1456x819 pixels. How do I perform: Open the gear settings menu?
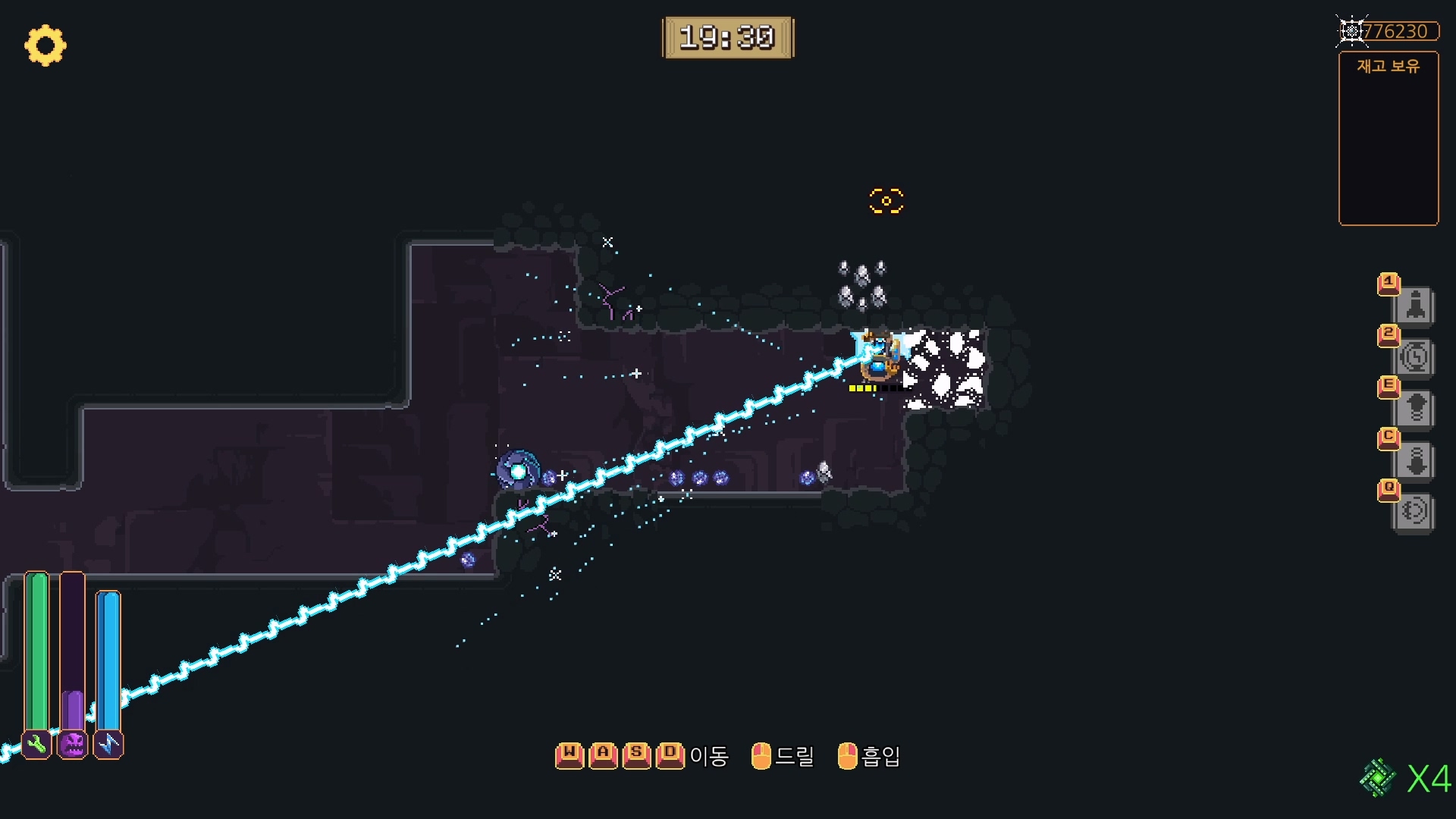coord(45,45)
